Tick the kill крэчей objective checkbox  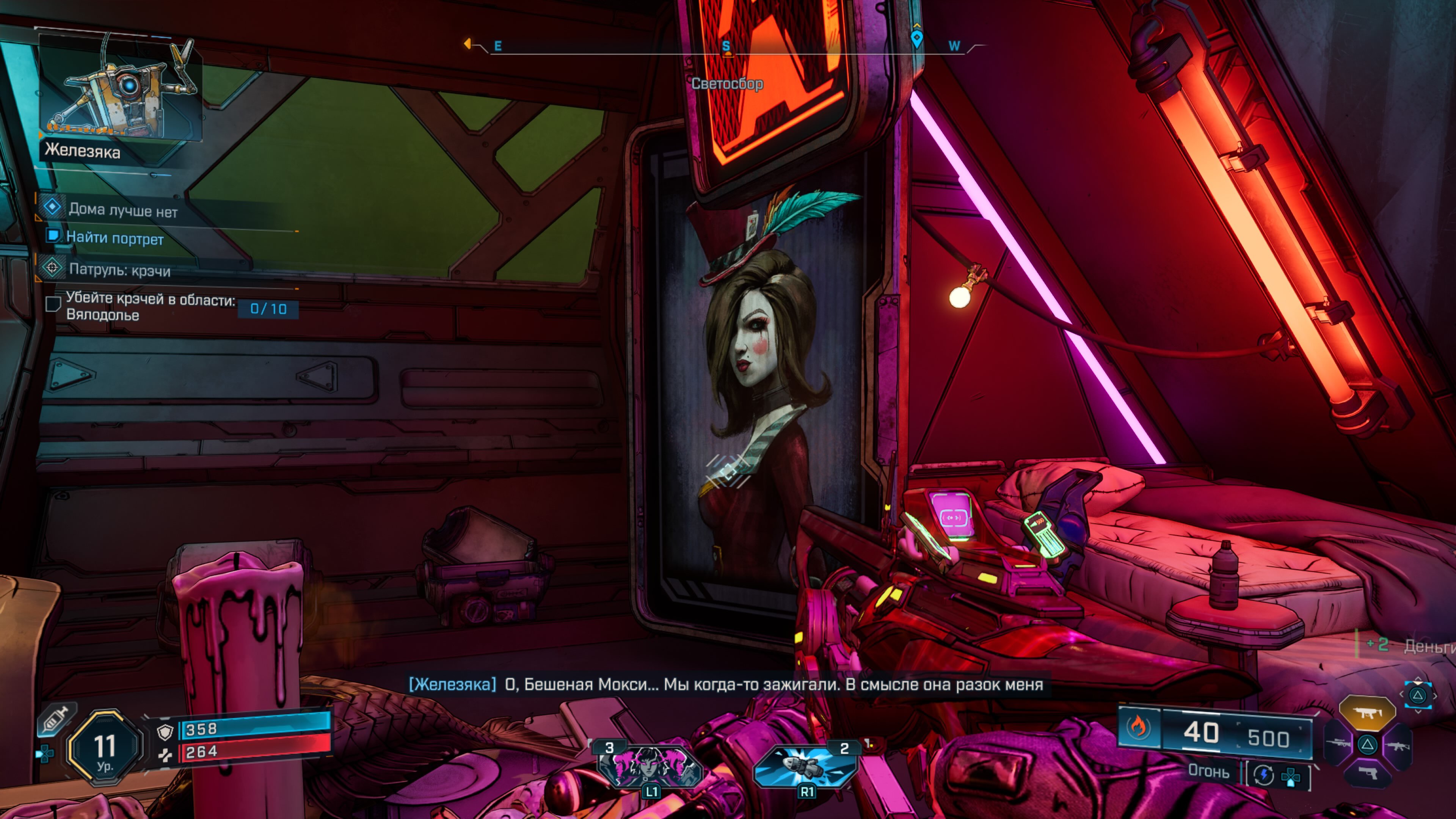(x=53, y=304)
